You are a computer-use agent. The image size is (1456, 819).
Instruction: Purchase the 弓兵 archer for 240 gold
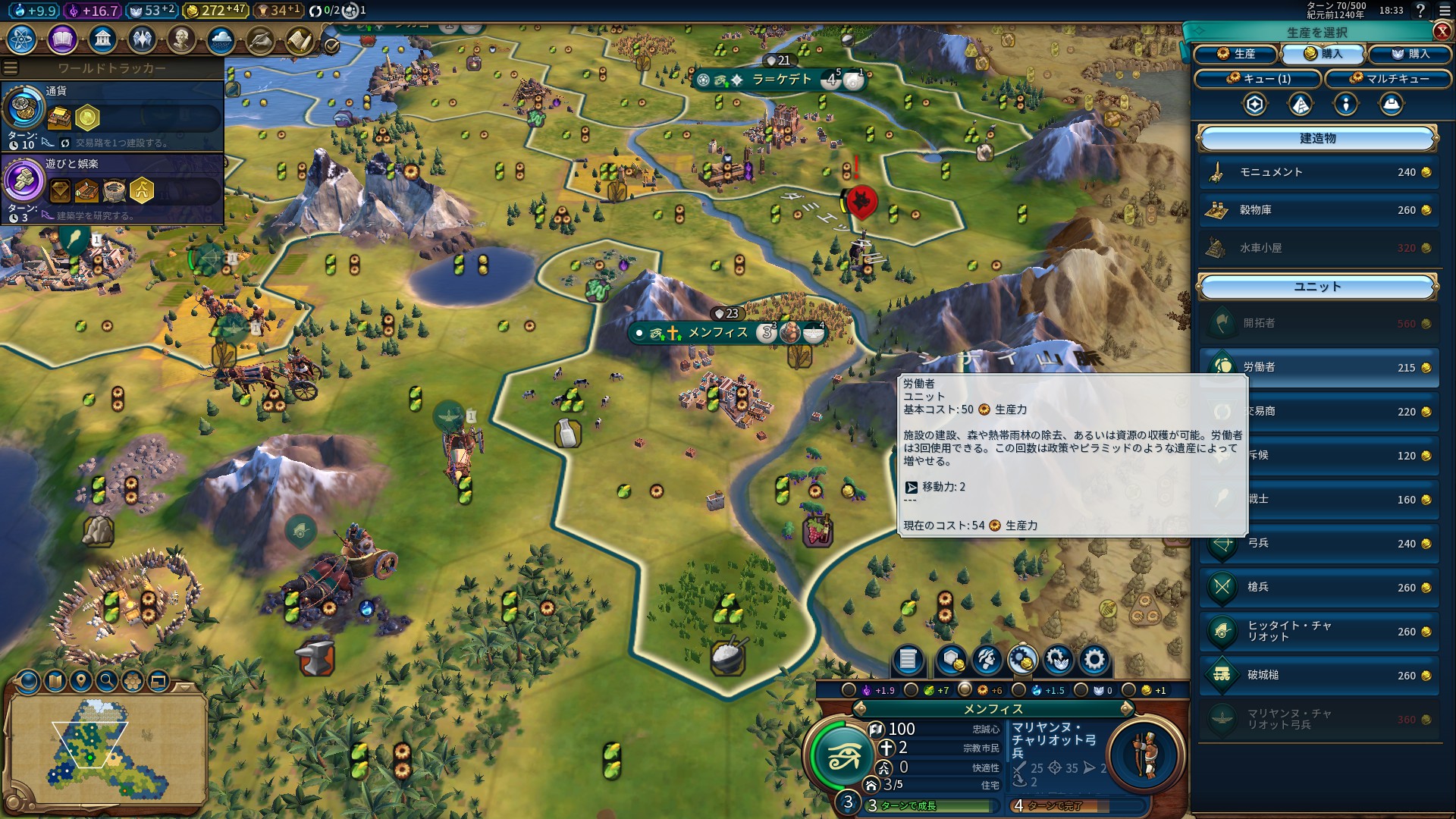pyautogui.click(x=1318, y=543)
